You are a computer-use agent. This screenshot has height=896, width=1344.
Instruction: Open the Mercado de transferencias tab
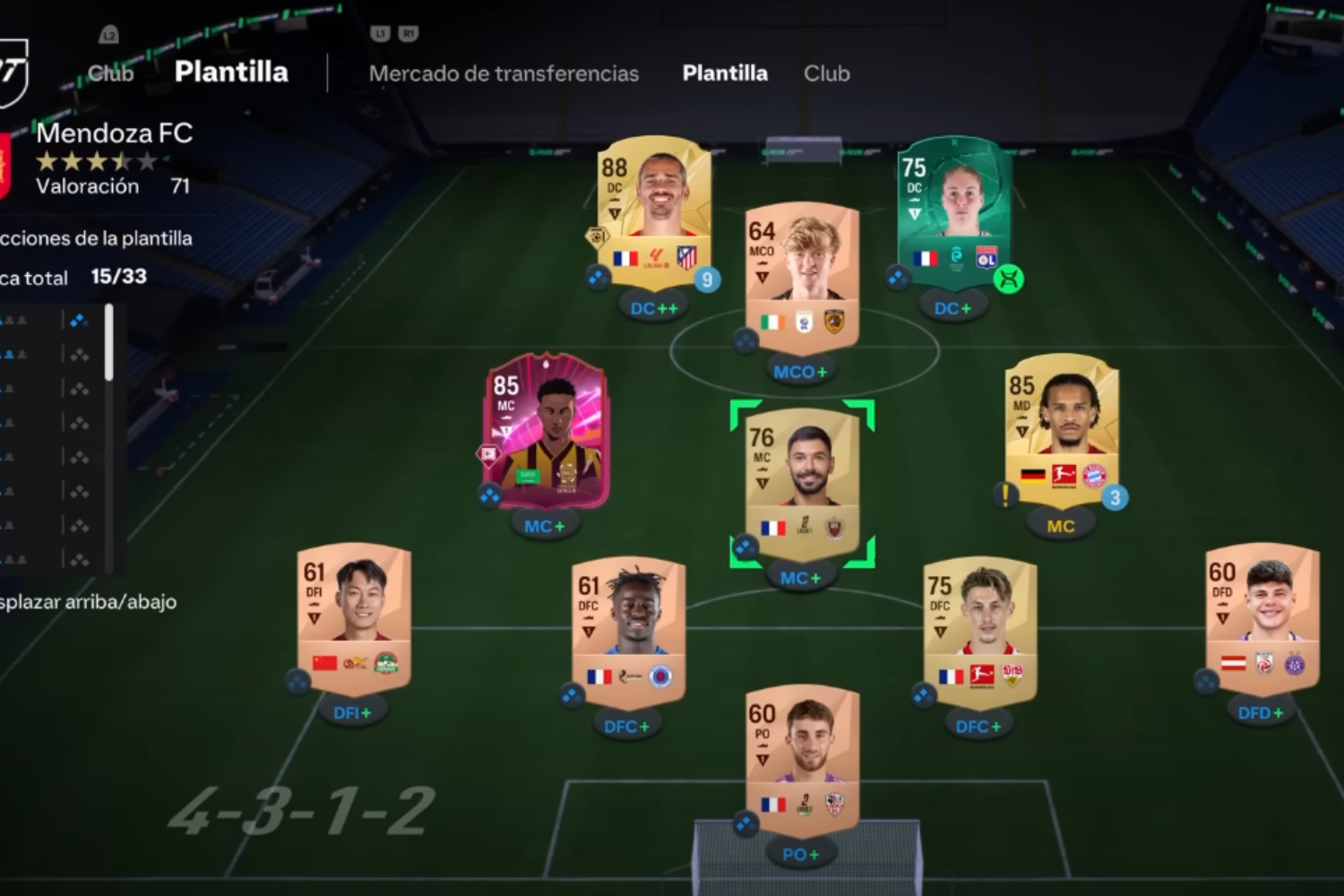(504, 73)
